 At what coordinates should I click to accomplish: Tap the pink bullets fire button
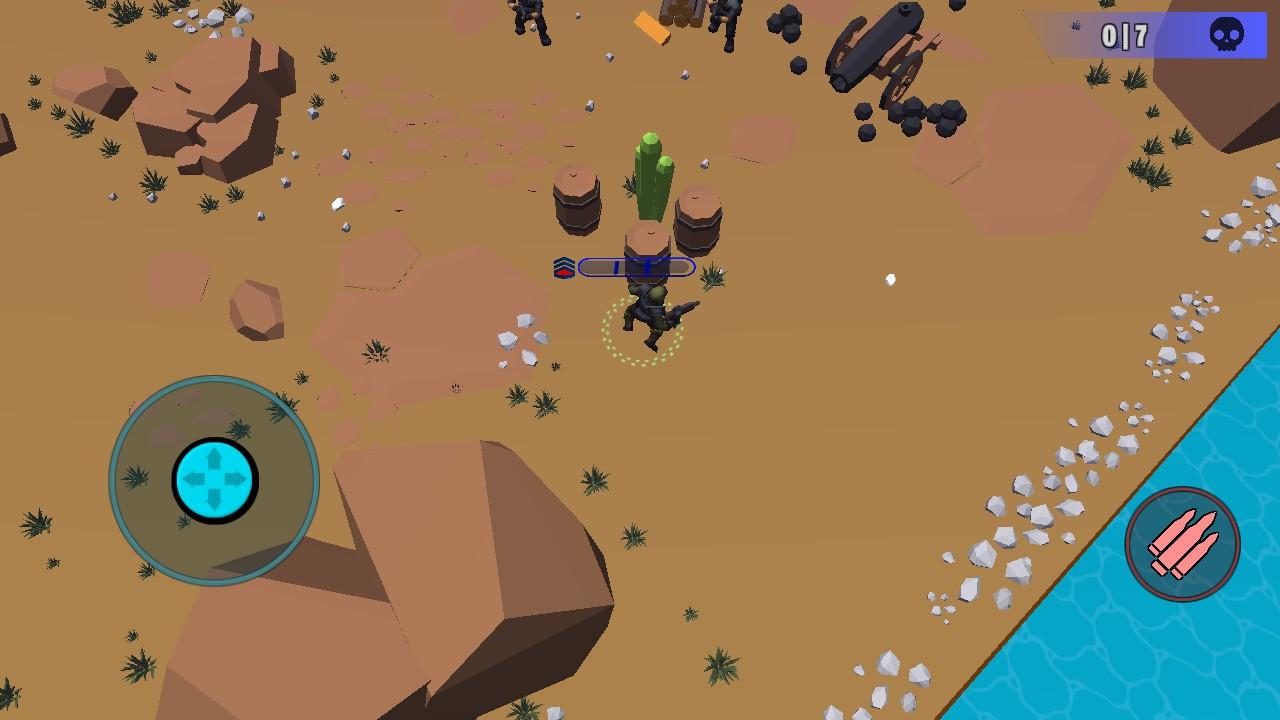coord(1182,544)
